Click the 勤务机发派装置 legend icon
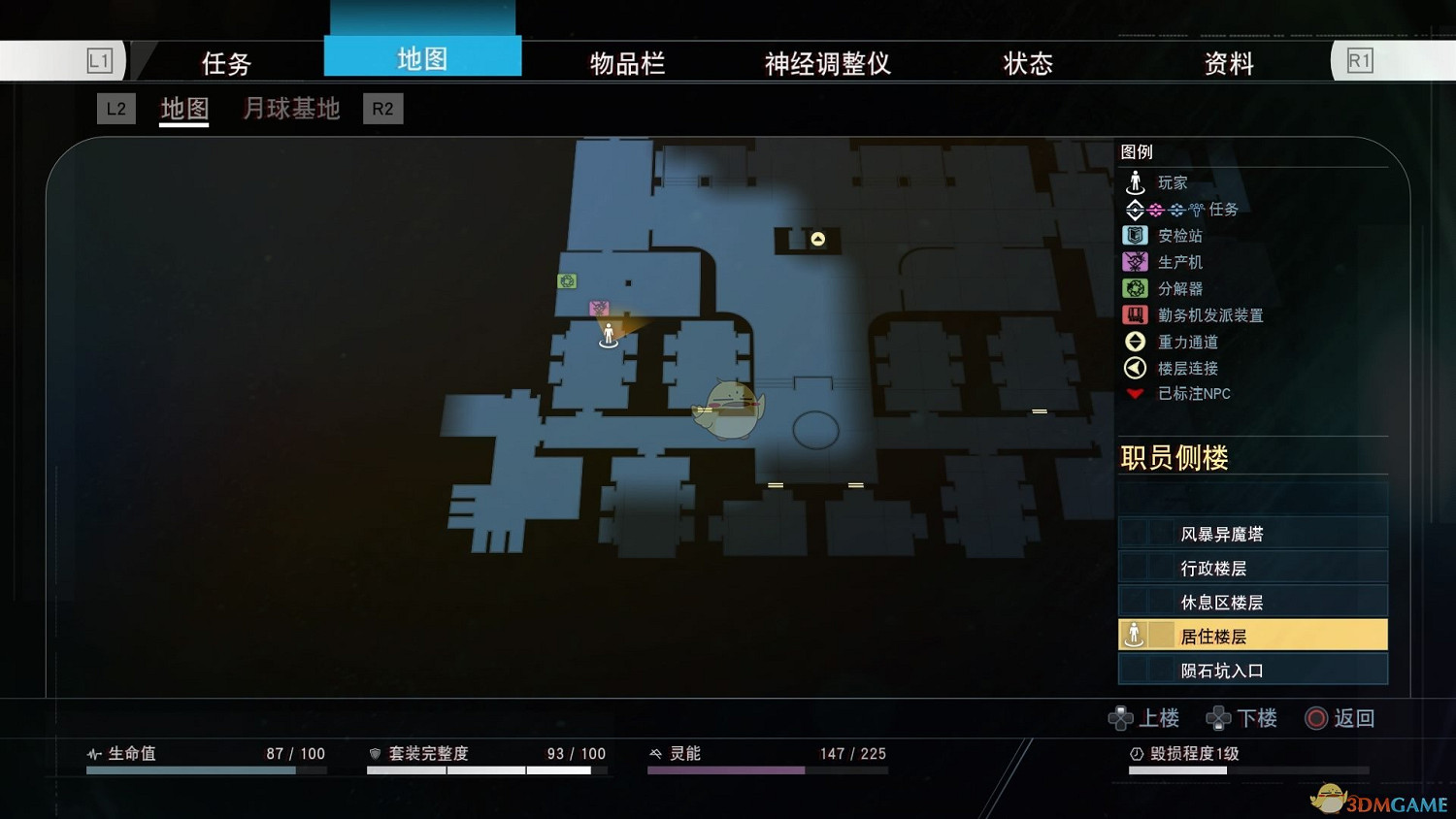 (x=1134, y=314)
